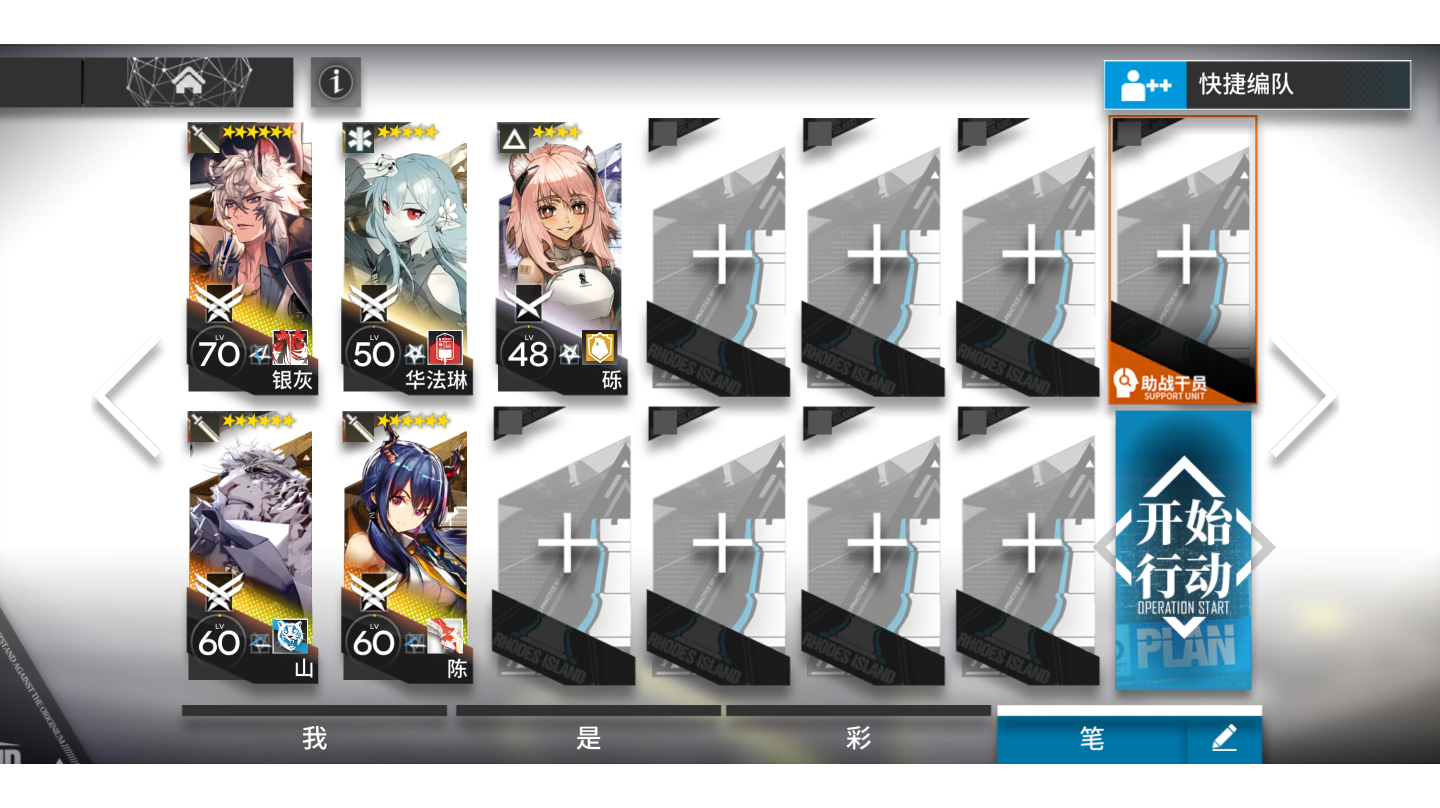Screen dimensions: 1440x808
Task: Select the 彩 squad tab
Action: pos(858,737)
